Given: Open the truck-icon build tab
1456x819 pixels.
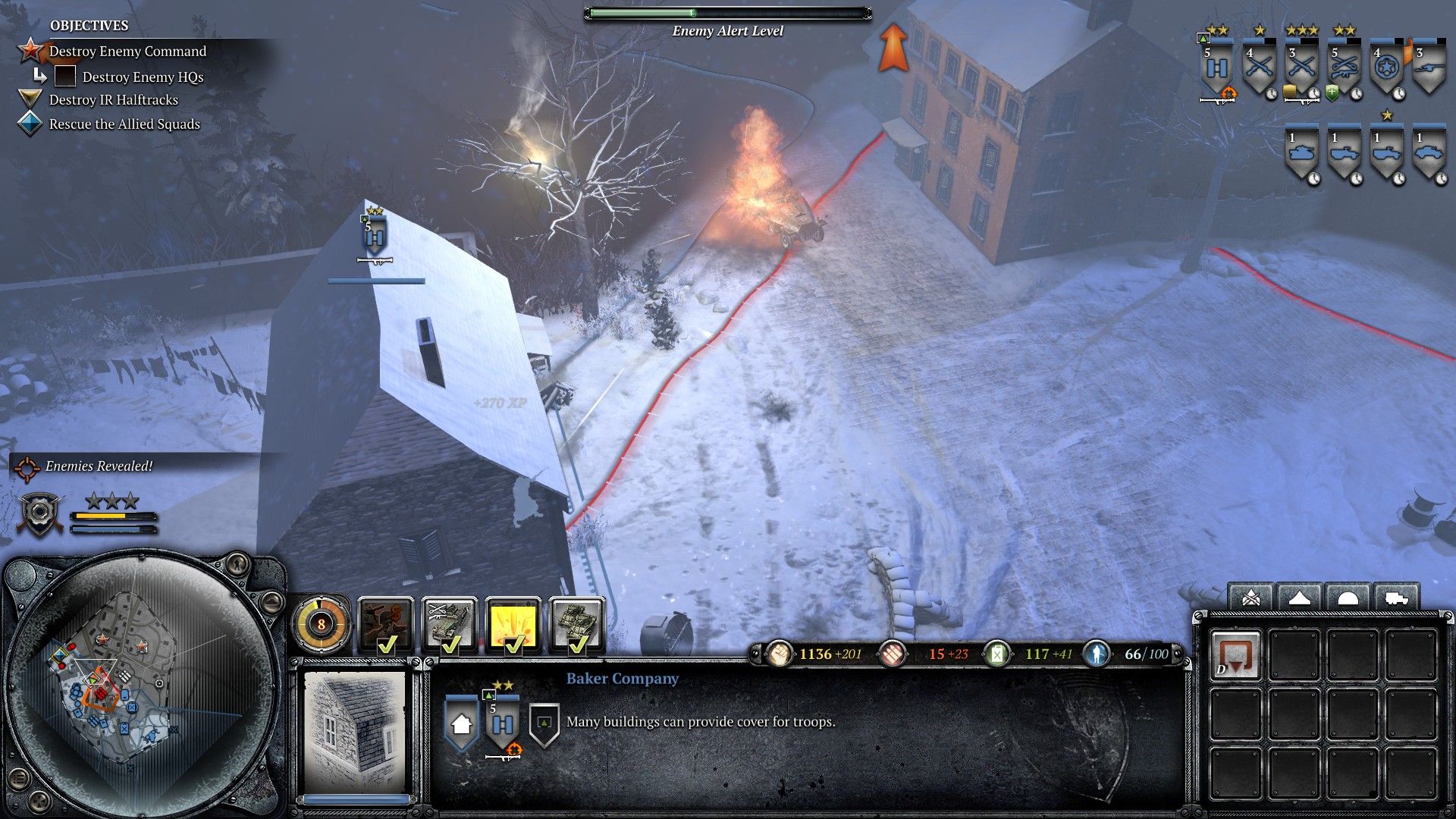Looking at the screenshot, I should 1397,598.
